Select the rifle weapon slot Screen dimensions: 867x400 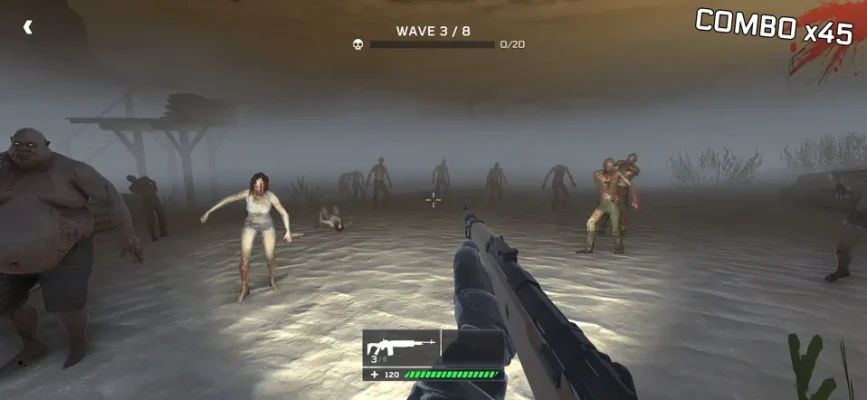[401, 348]
